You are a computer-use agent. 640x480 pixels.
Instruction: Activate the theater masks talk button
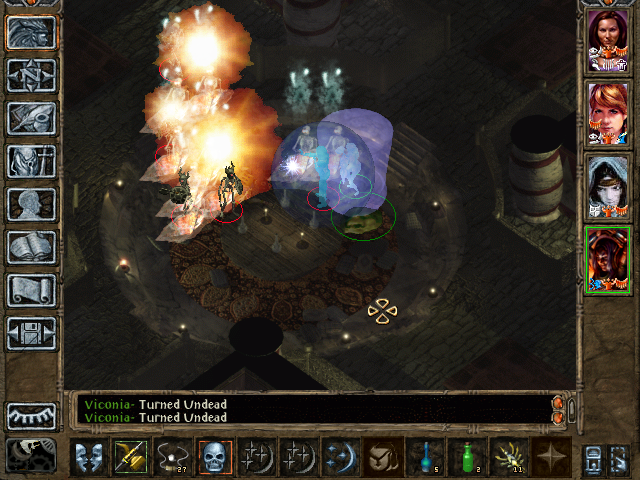[89, 456]
